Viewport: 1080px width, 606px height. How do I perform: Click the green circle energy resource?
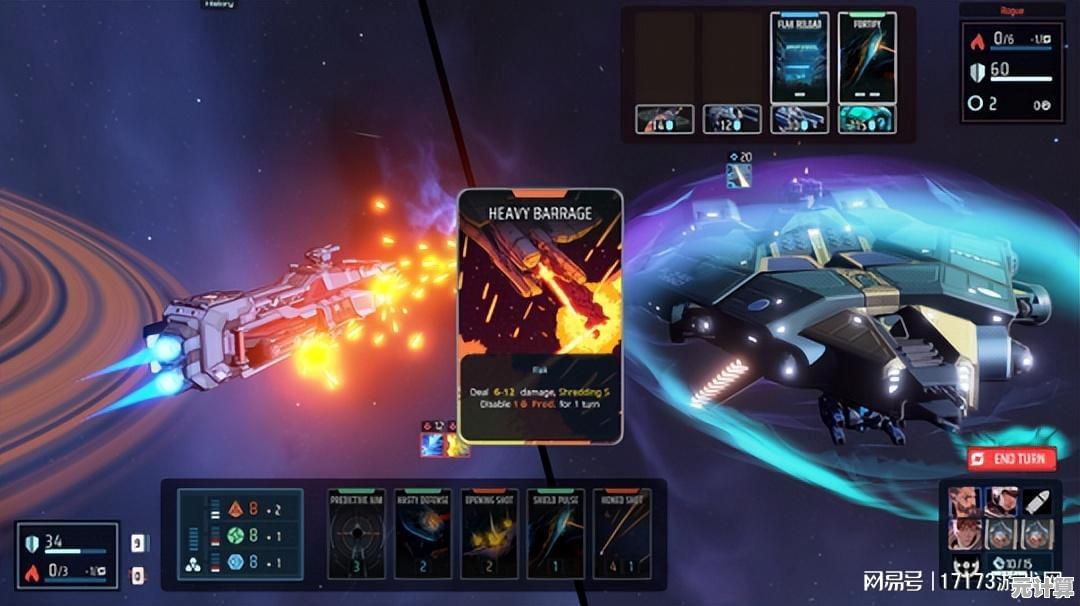[236, 535]
